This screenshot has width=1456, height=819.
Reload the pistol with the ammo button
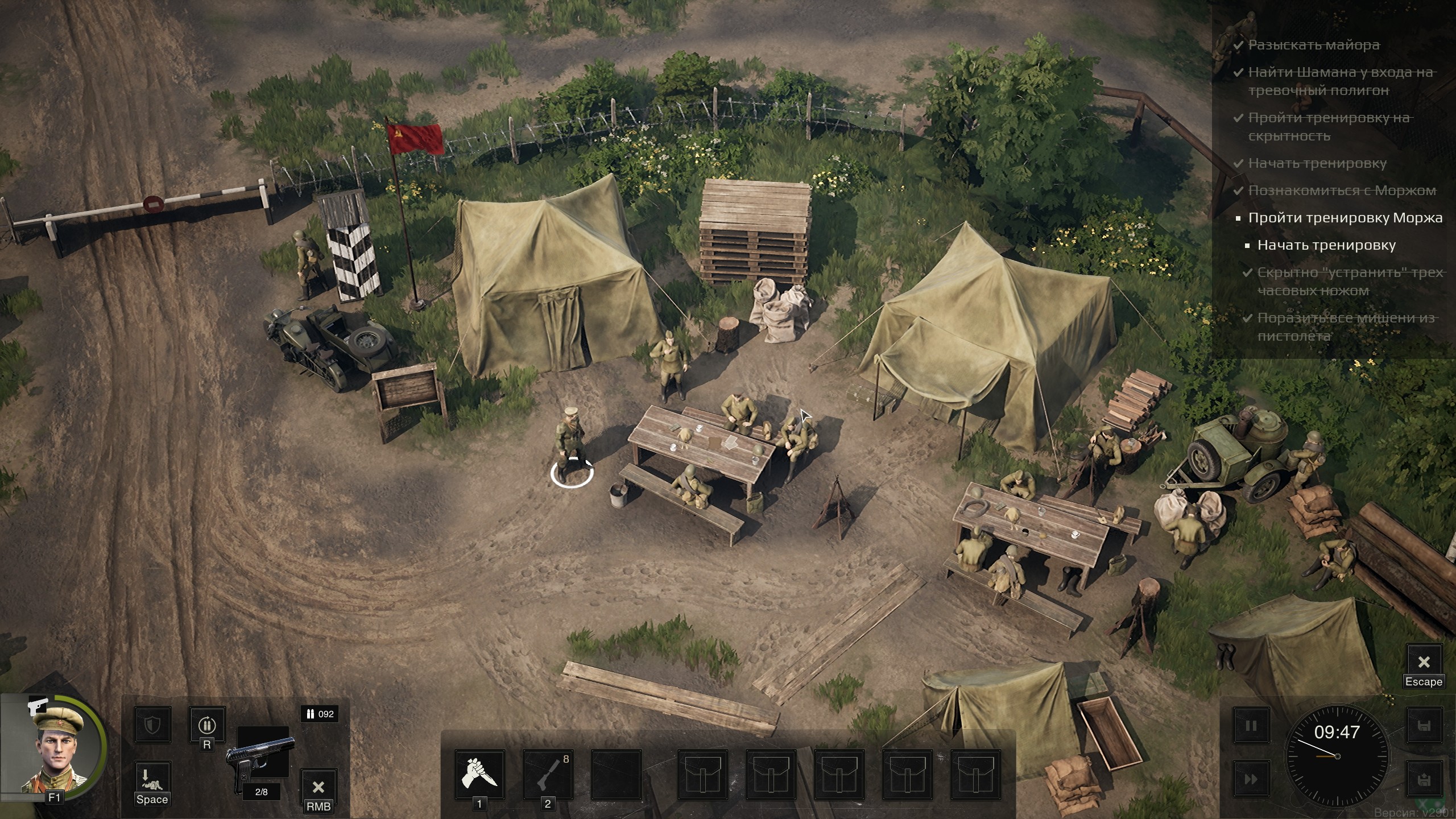click(x=207, y=725)
